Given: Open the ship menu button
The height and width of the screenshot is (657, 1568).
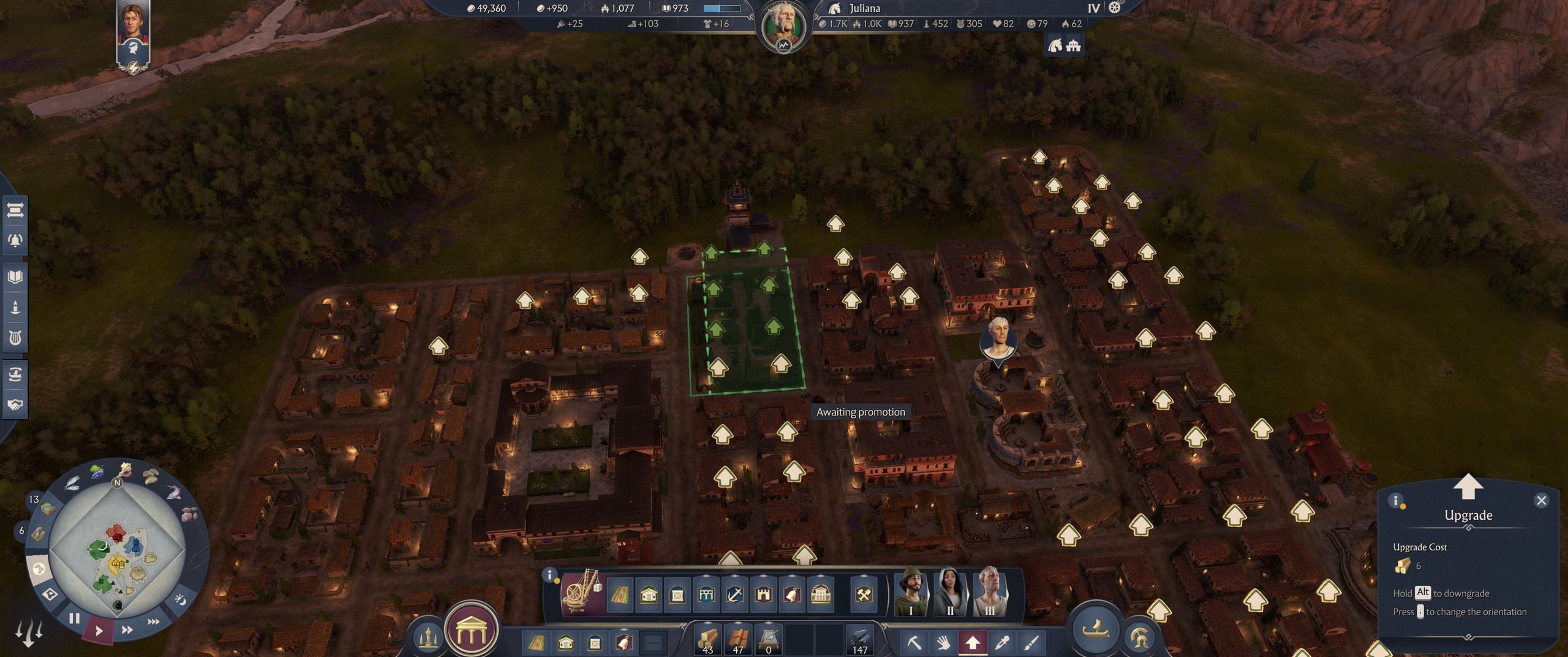Looking at the screenshot, I should click(1096, 628).
